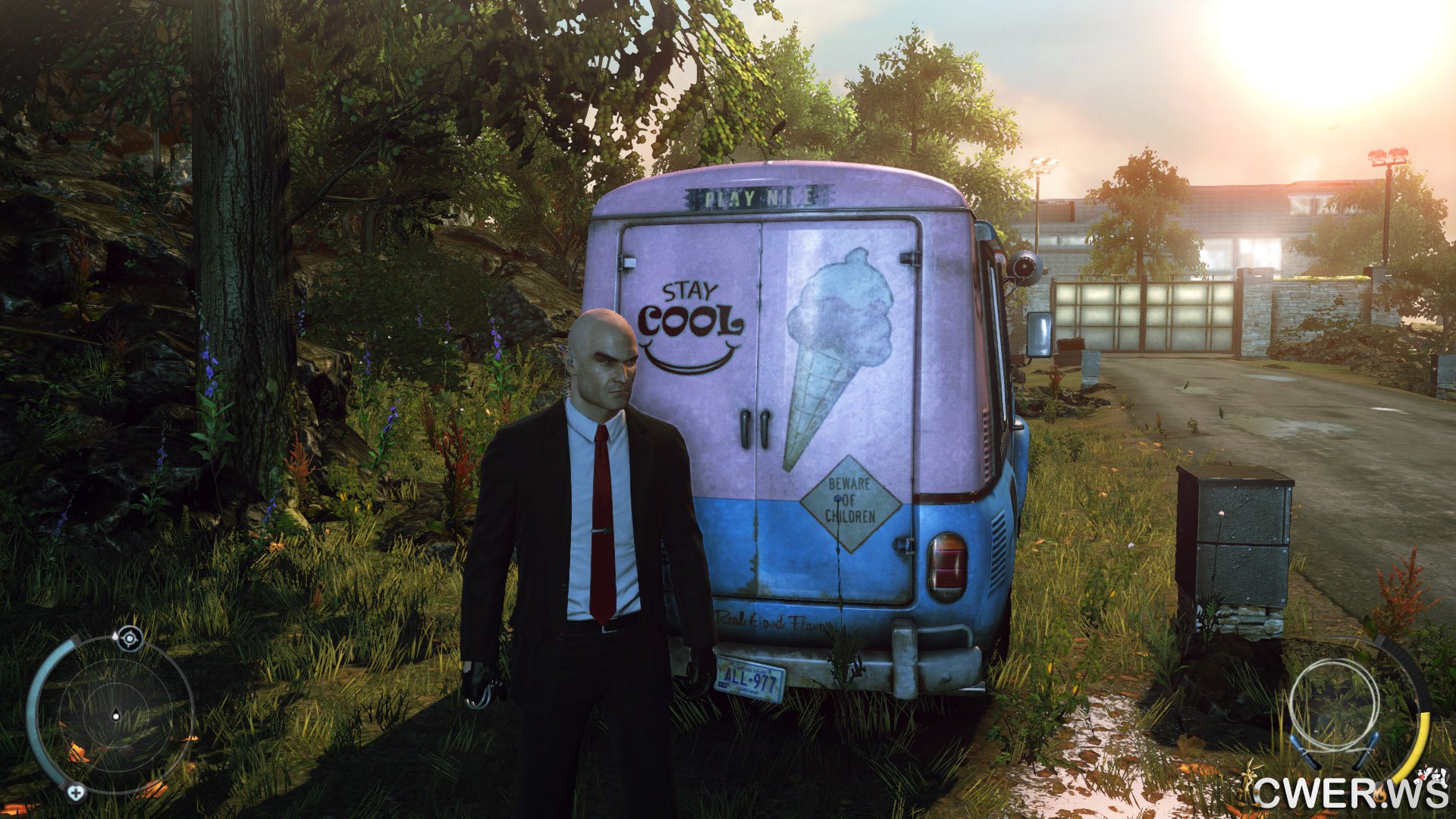Image resolution: width=1456 pixels, height=819 pixels.
Task: Click the health heart plus icon
Action: pos(75,792)
